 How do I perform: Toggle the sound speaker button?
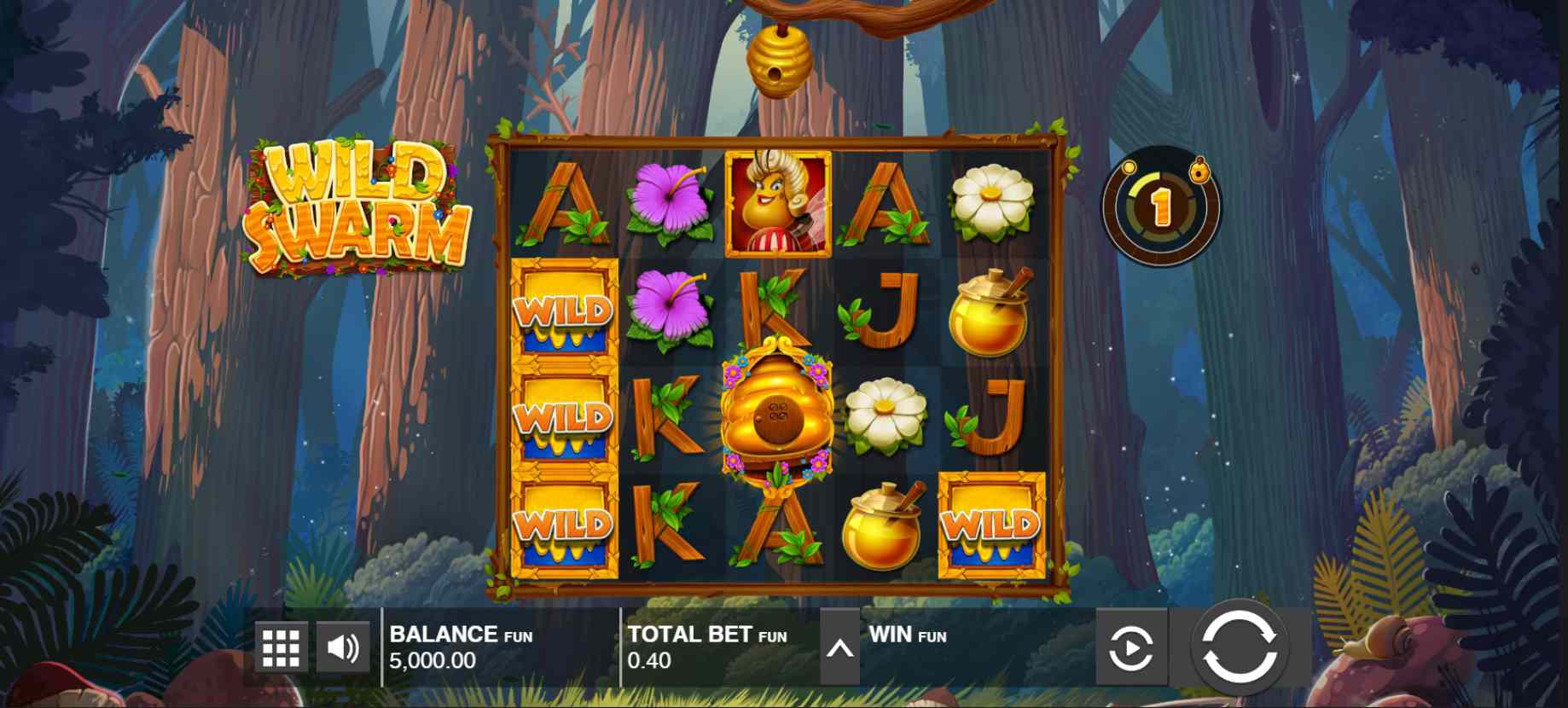point(343,648)
